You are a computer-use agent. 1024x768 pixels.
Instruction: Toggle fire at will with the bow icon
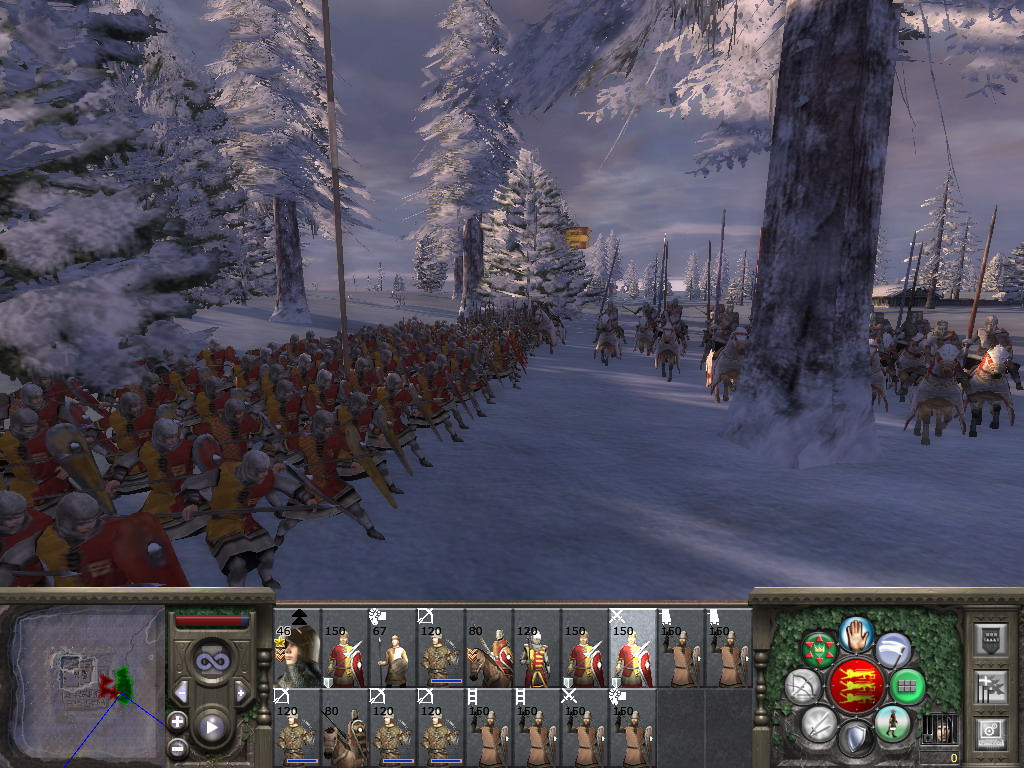point(803,686)
